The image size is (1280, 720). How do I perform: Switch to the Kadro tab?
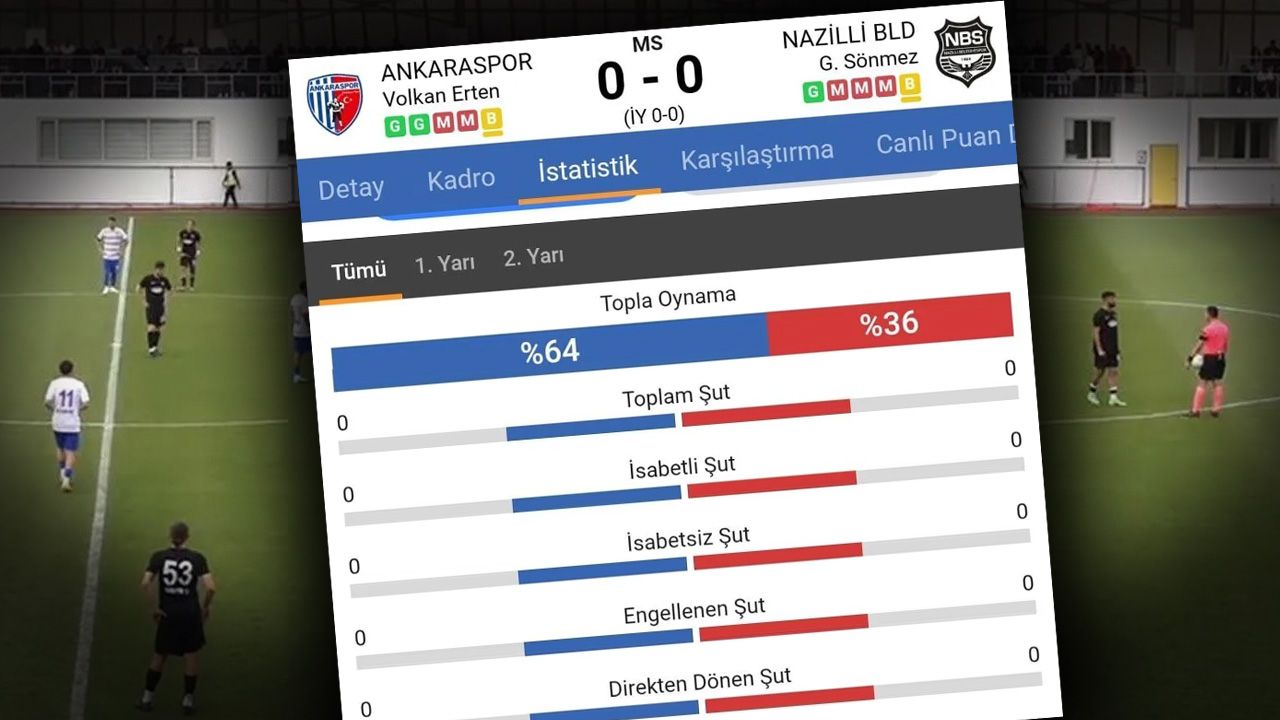point(462,177)
